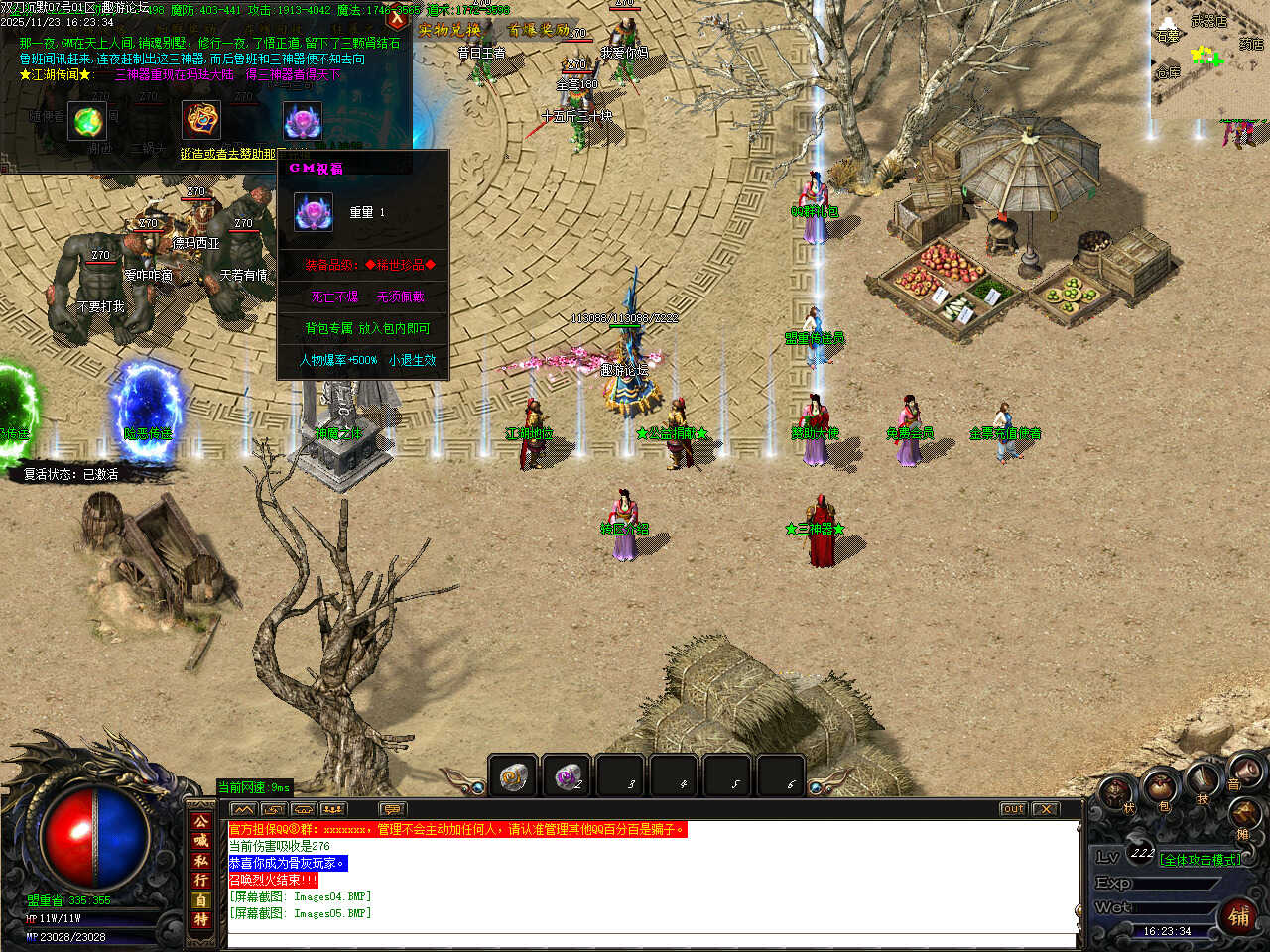Image resolution: width=1270 pixels, height=952 pixels.
Task: Open the character status (状) panel
Action: [x=1116, y=792]
